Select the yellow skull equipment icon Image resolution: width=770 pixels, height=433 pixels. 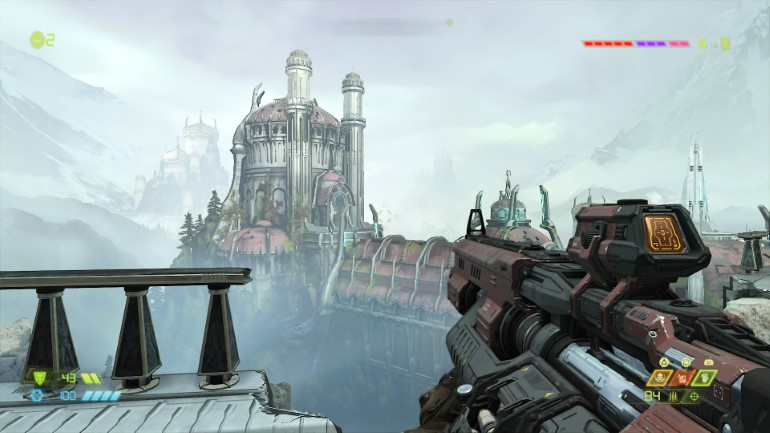click(658, 378)
